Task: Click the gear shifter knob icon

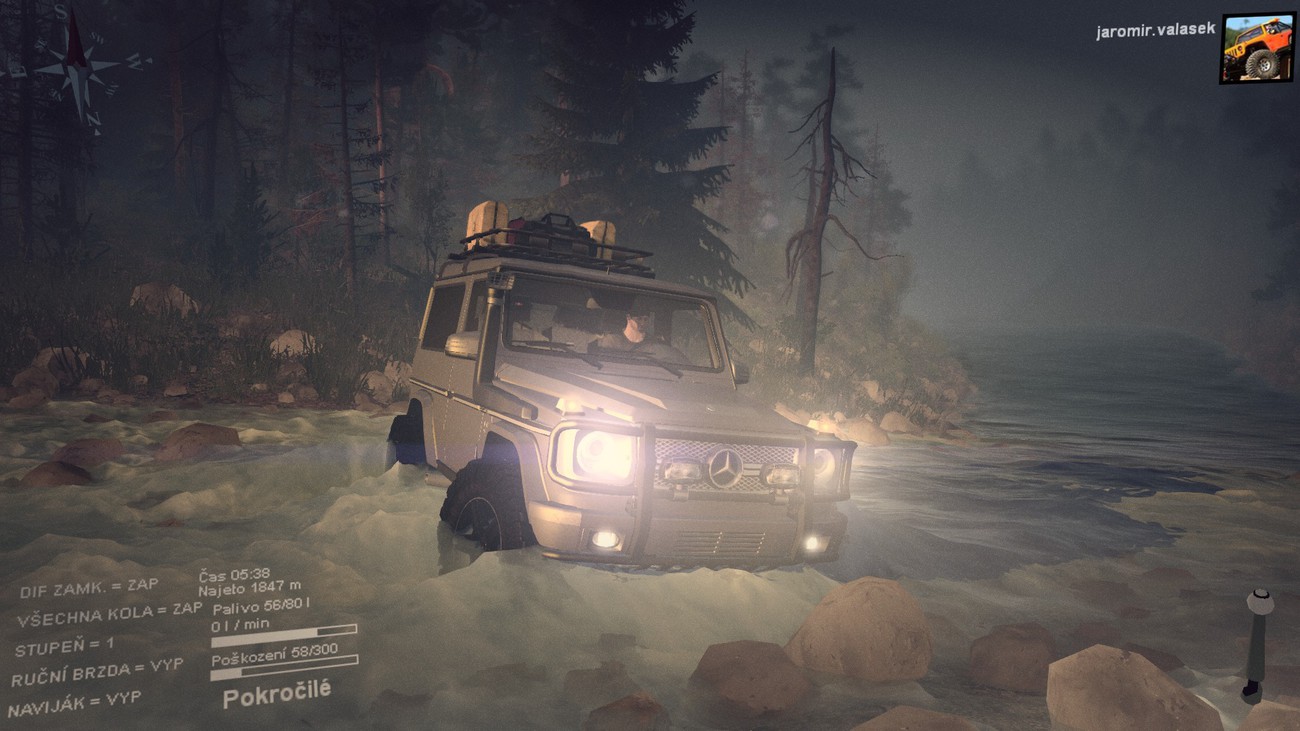Action: tap(1259, 603)
